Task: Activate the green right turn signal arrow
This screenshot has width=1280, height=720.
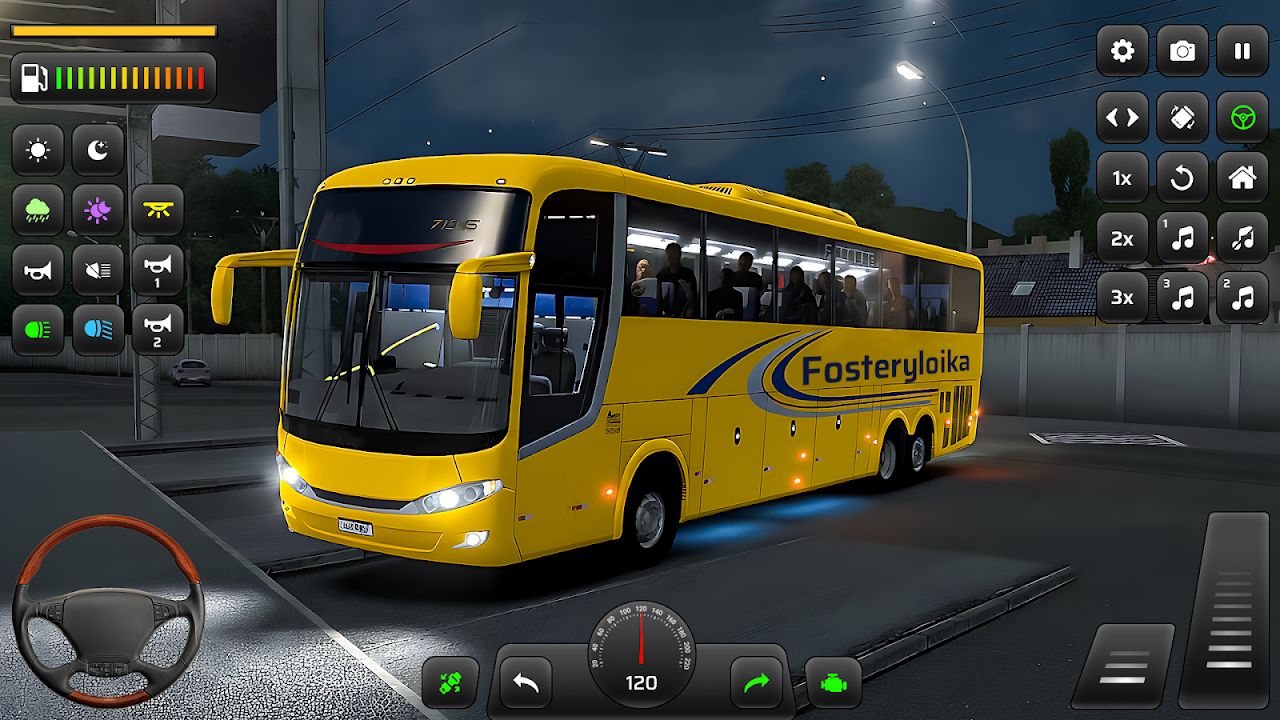Action: [x=756, y=683]
